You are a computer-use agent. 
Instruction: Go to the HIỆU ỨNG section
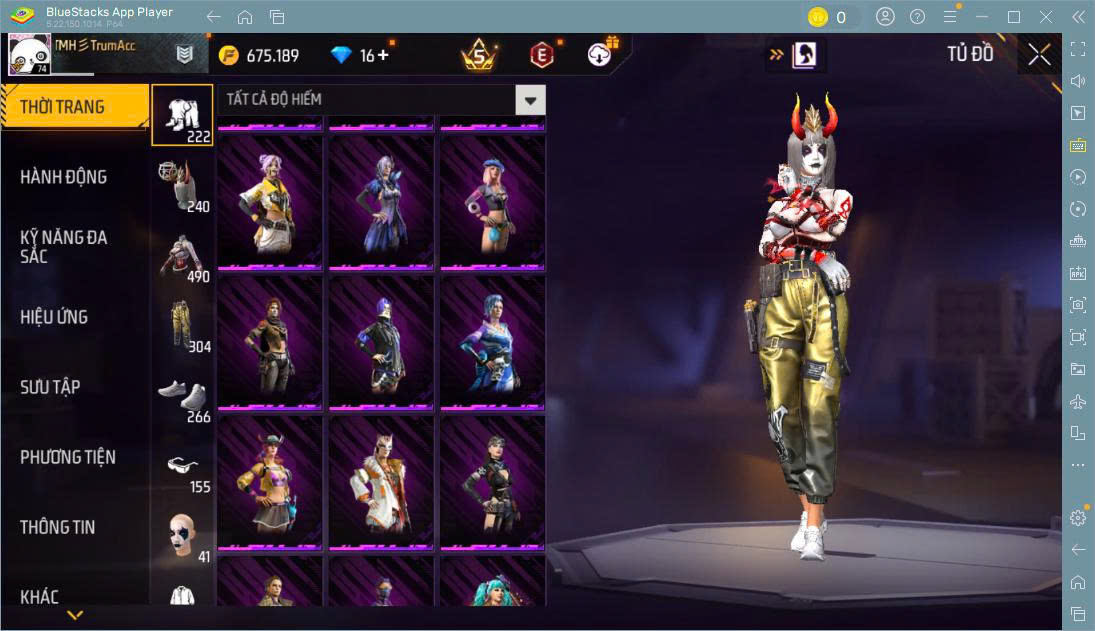pyautogui.click(x=54, y=317)
